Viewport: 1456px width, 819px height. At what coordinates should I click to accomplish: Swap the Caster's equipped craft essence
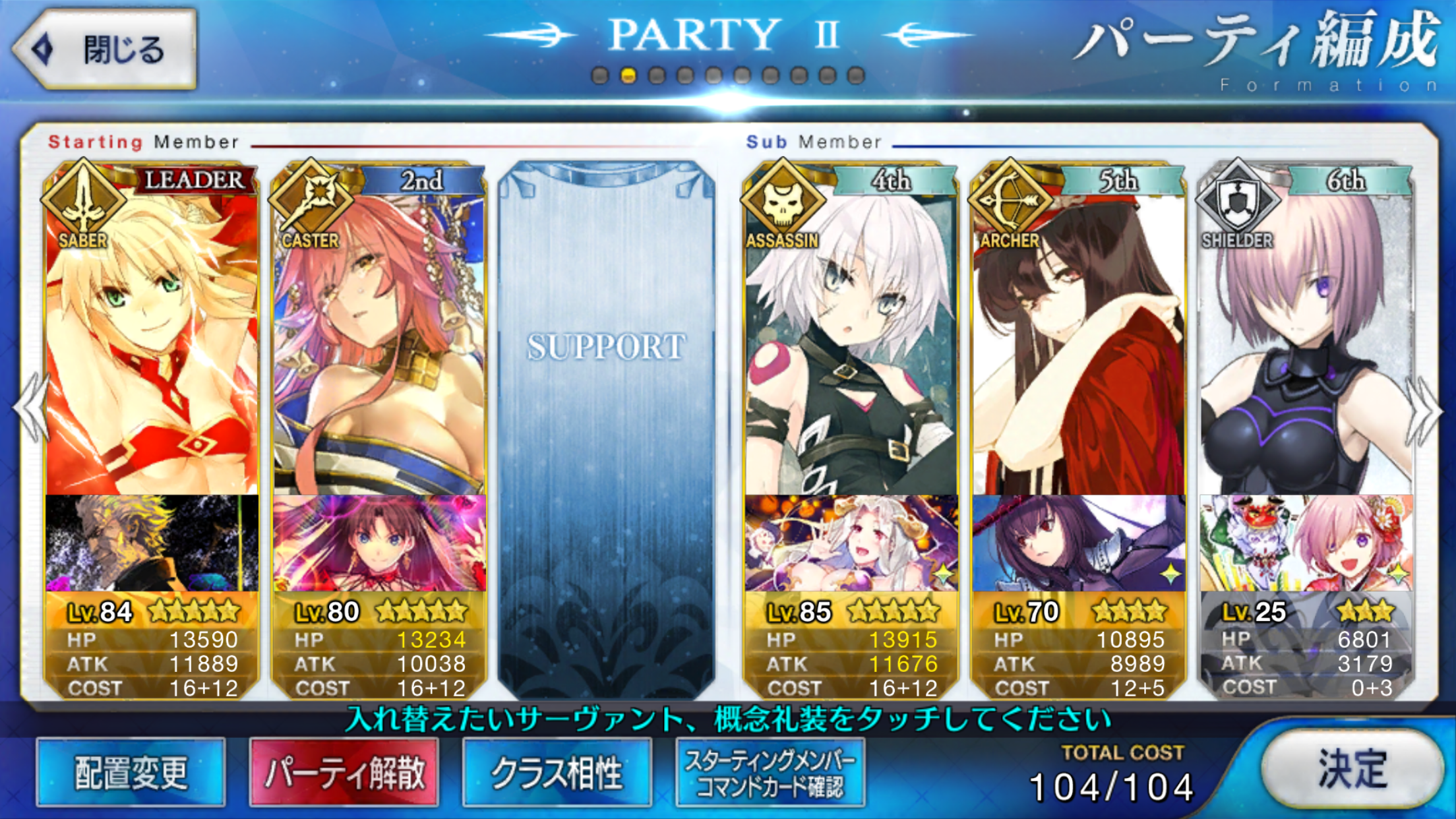pos(379,543)
